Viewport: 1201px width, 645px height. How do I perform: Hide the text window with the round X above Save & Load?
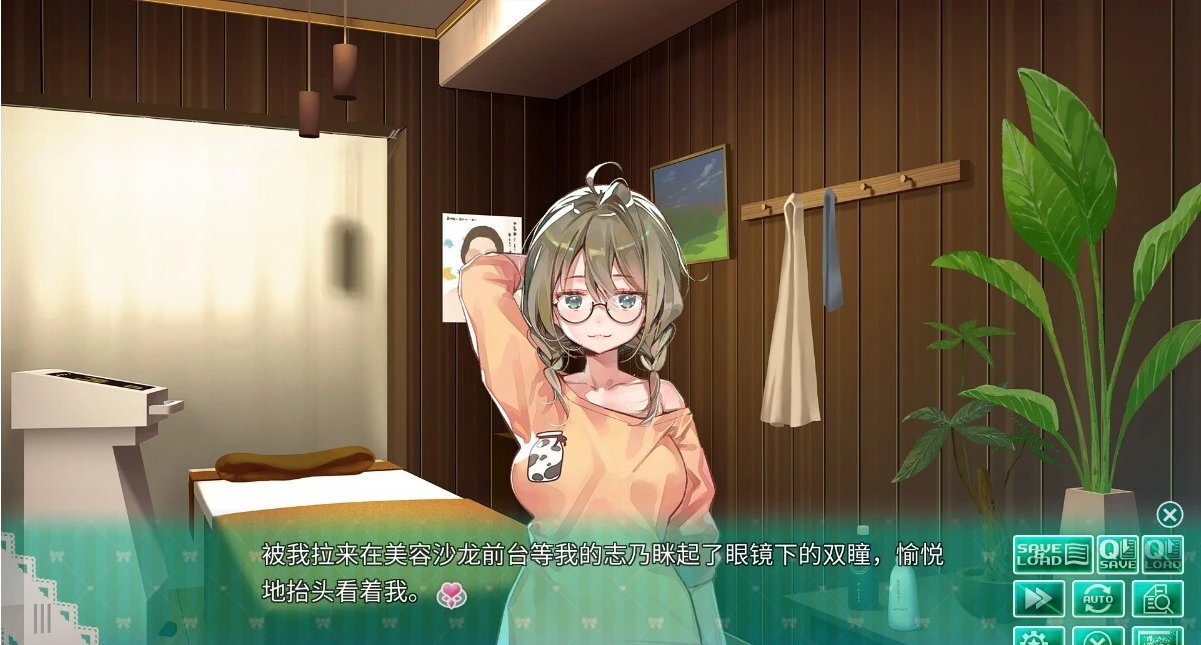click(x=1169, y=514)
